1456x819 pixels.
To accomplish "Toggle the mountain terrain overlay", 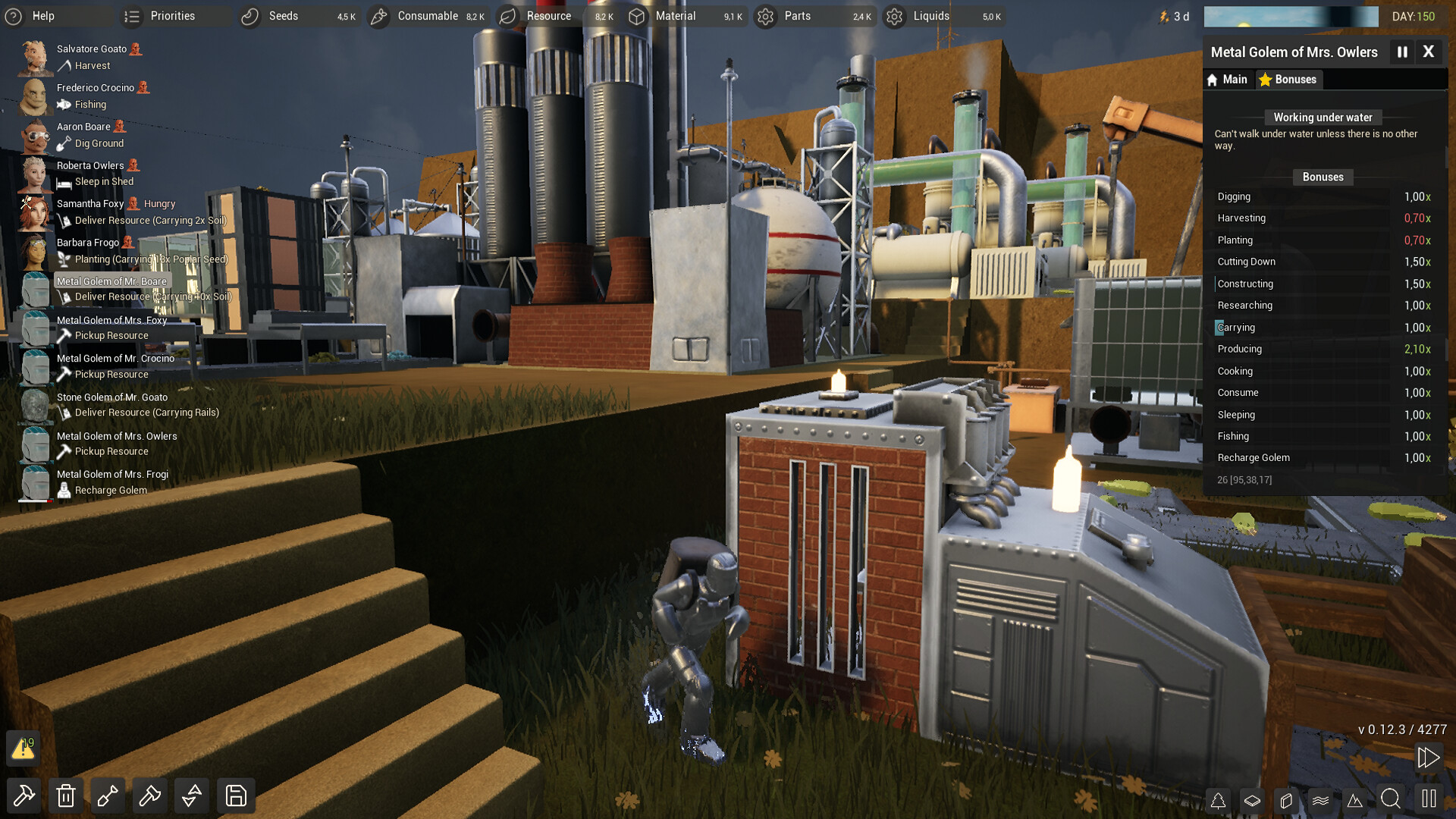I will [1357, 800].
